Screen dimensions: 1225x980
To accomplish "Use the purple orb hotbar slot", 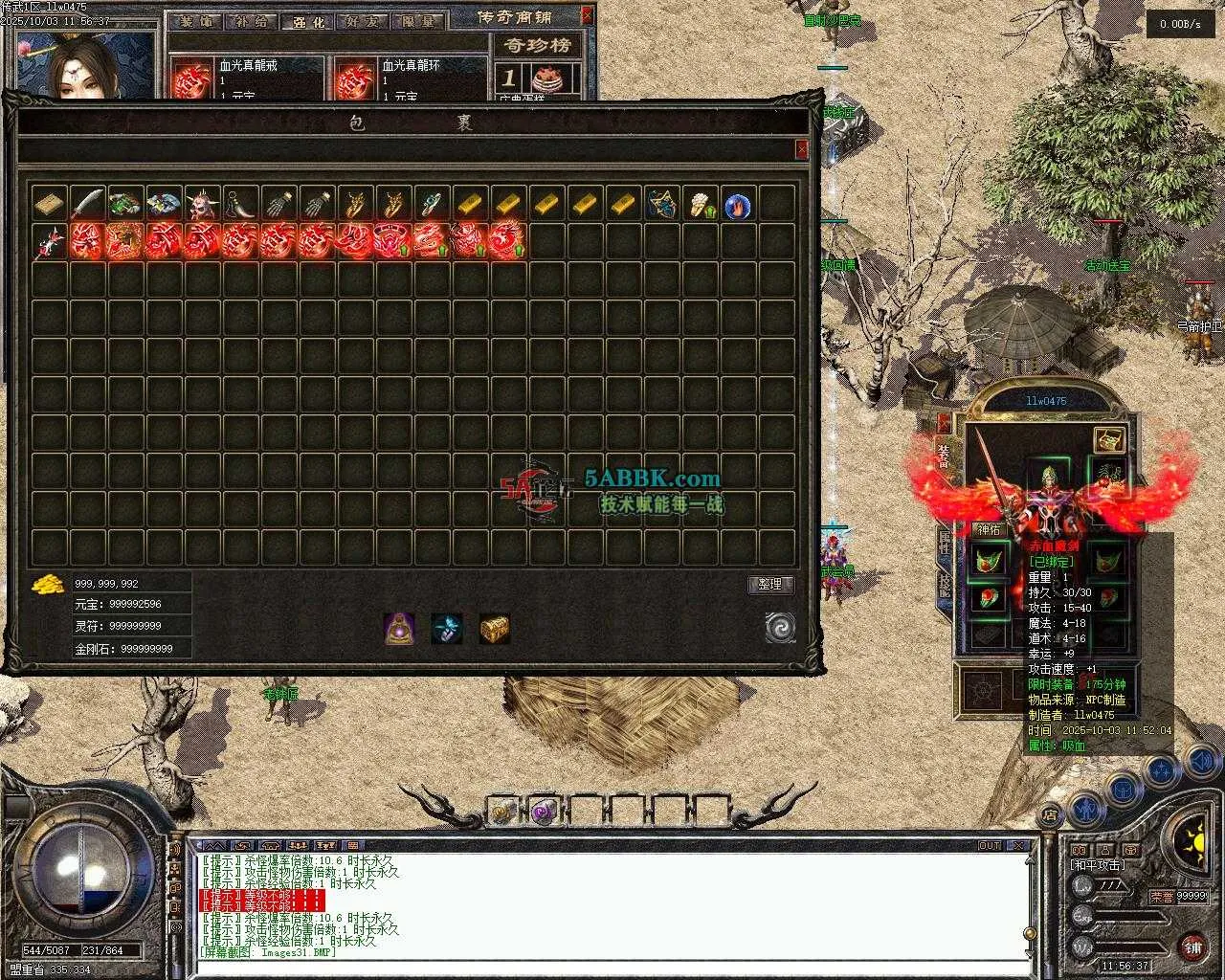I will pyautogui.click(x=543, y=812).
